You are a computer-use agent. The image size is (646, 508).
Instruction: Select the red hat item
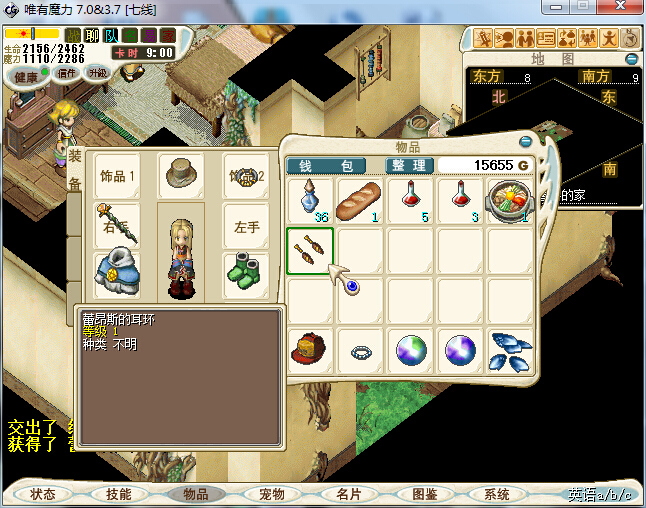[x=311, y=351]
